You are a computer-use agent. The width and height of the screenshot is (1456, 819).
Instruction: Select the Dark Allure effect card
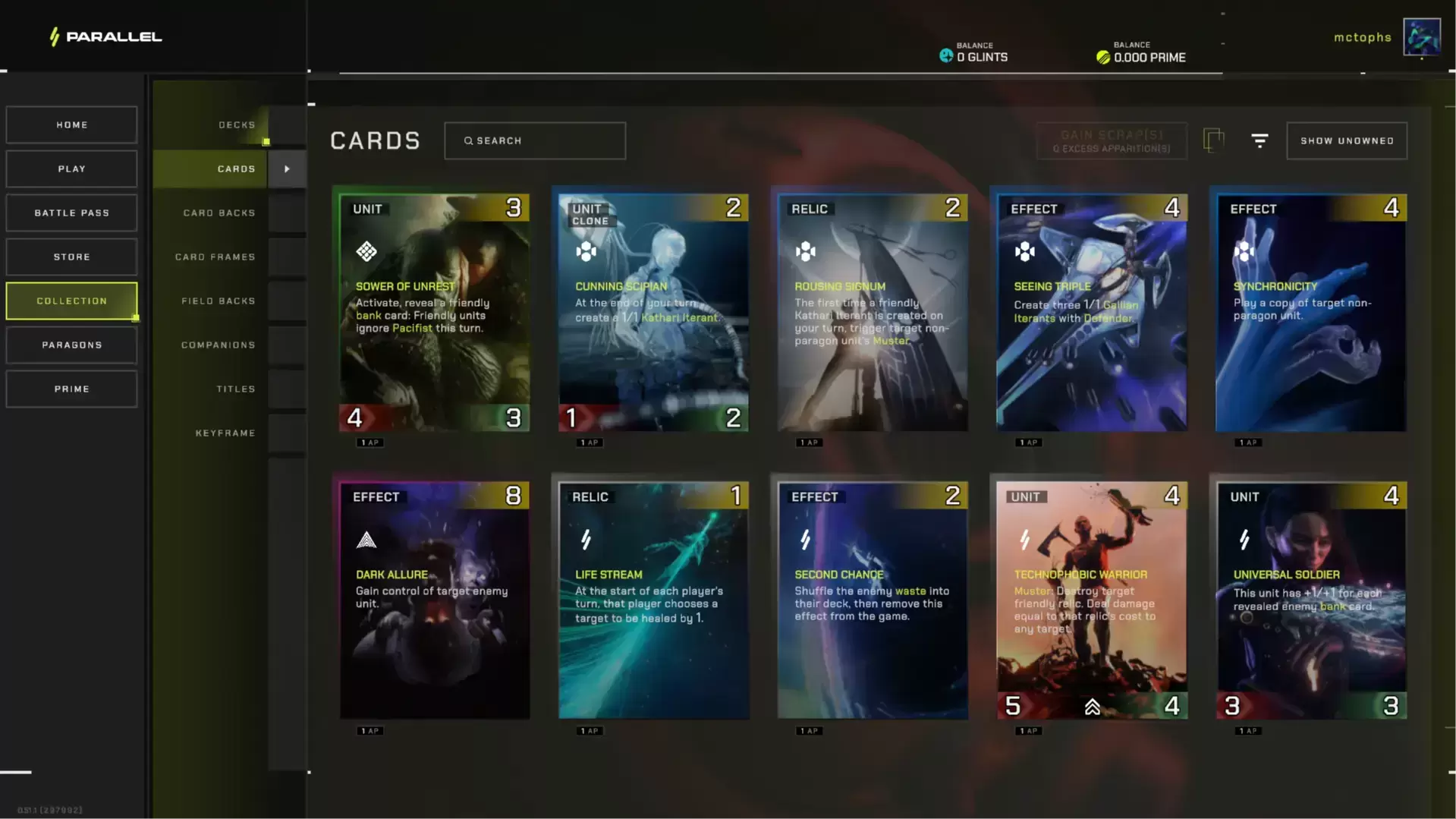click(x=434, y=600)
